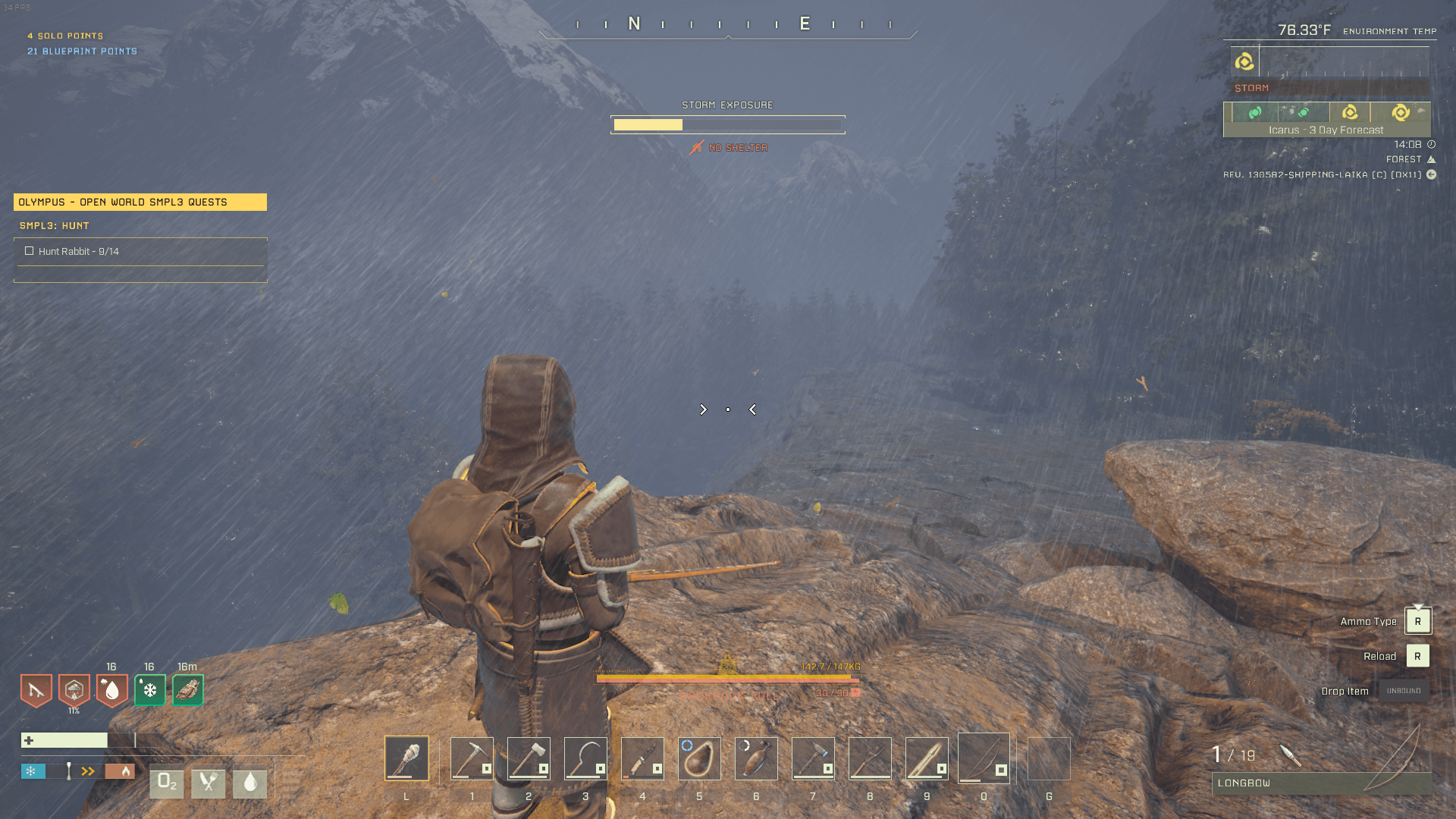Viewport: 1456px width, 819px height.
Task: Select the pickaxe hotbar slot
Action: (472, 758)
